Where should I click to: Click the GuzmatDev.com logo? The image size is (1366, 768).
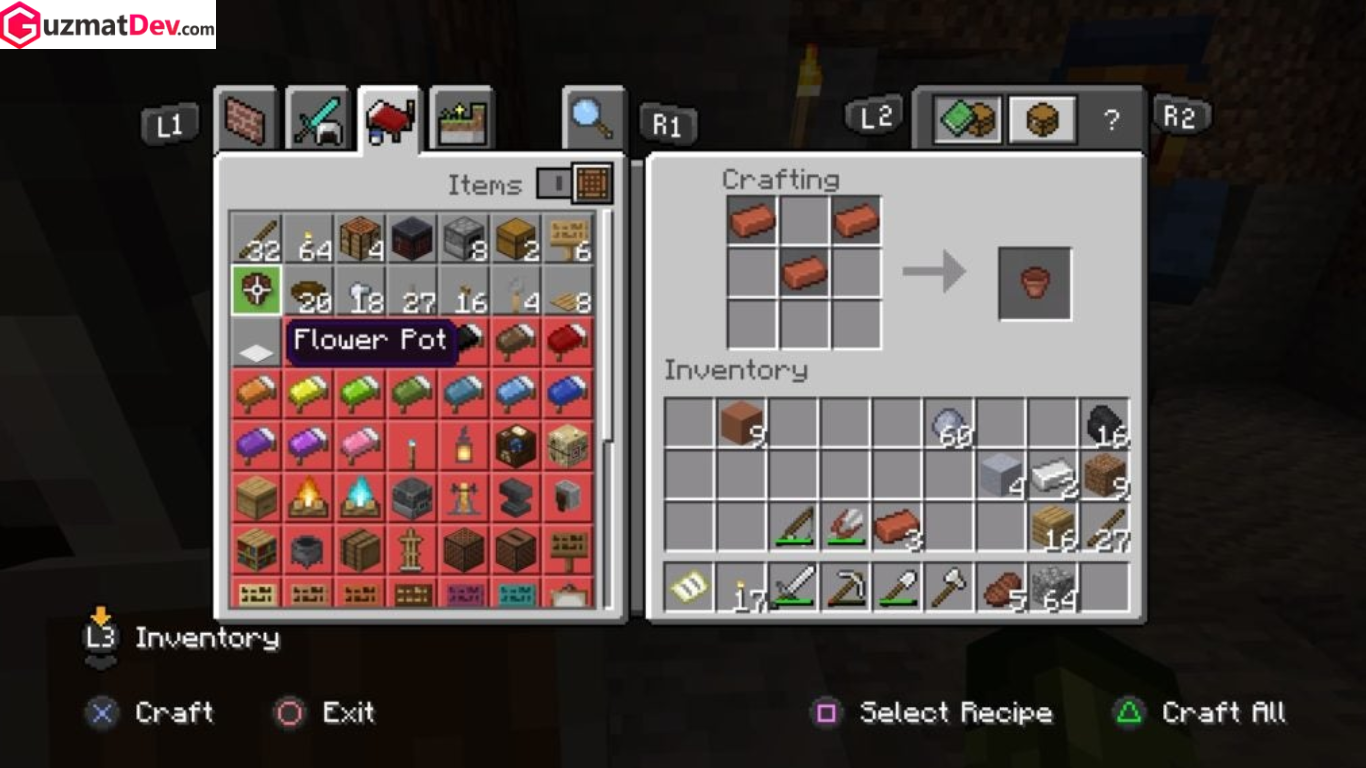click(108, 25)
